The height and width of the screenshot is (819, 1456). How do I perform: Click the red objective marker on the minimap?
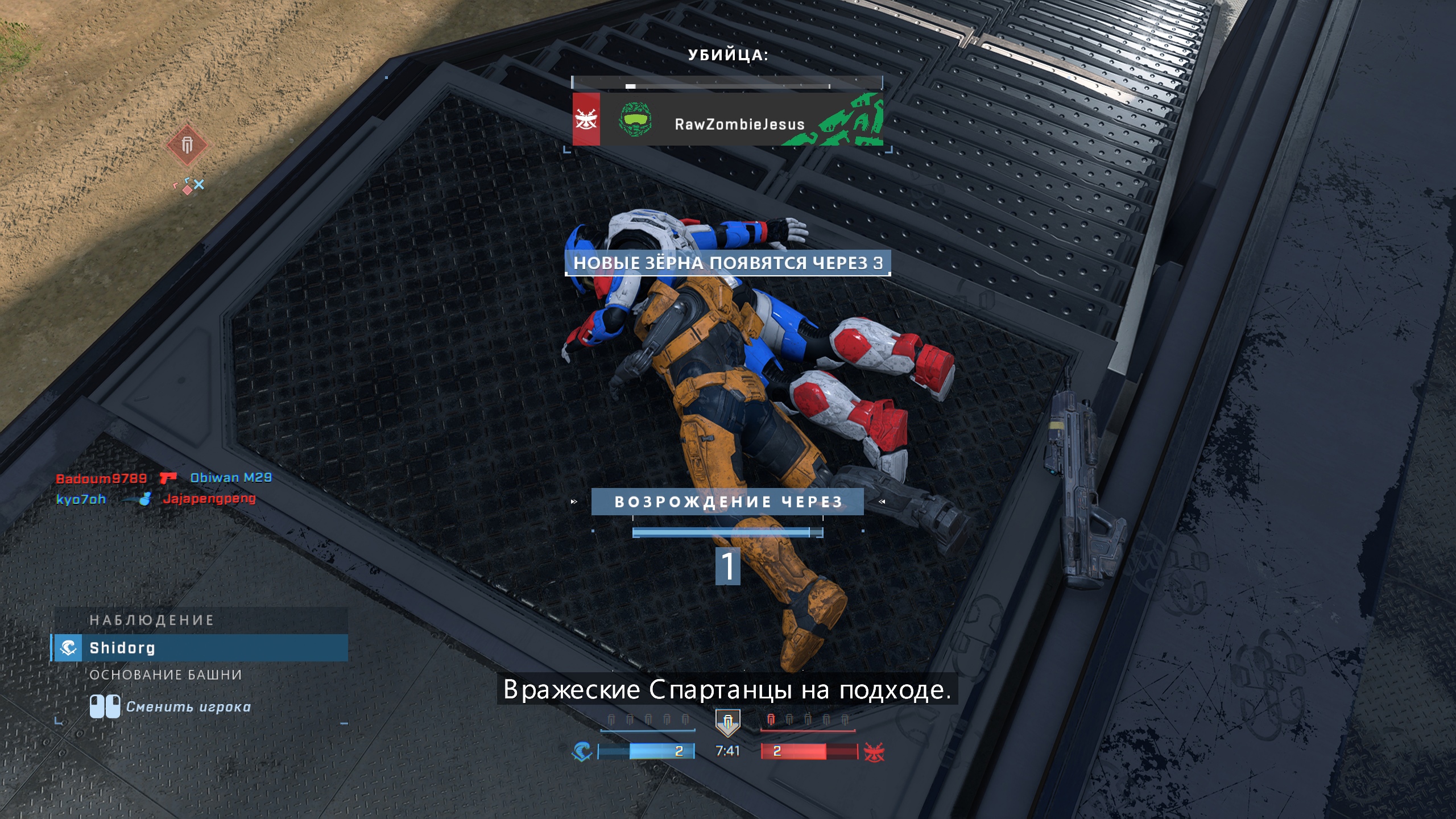pos(188,147)
